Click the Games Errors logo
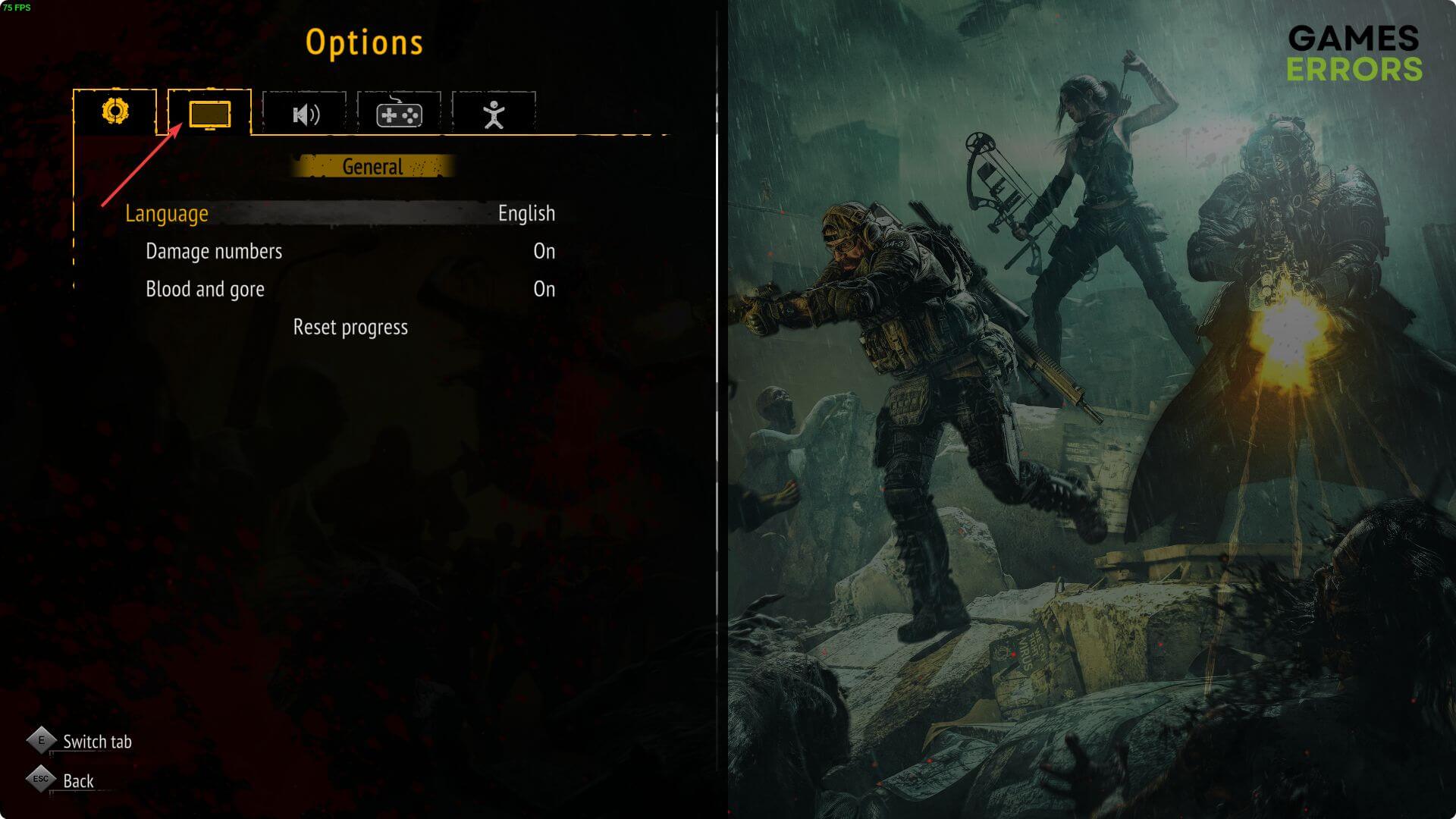The image size is (1456, 819). click(1354, 53)
